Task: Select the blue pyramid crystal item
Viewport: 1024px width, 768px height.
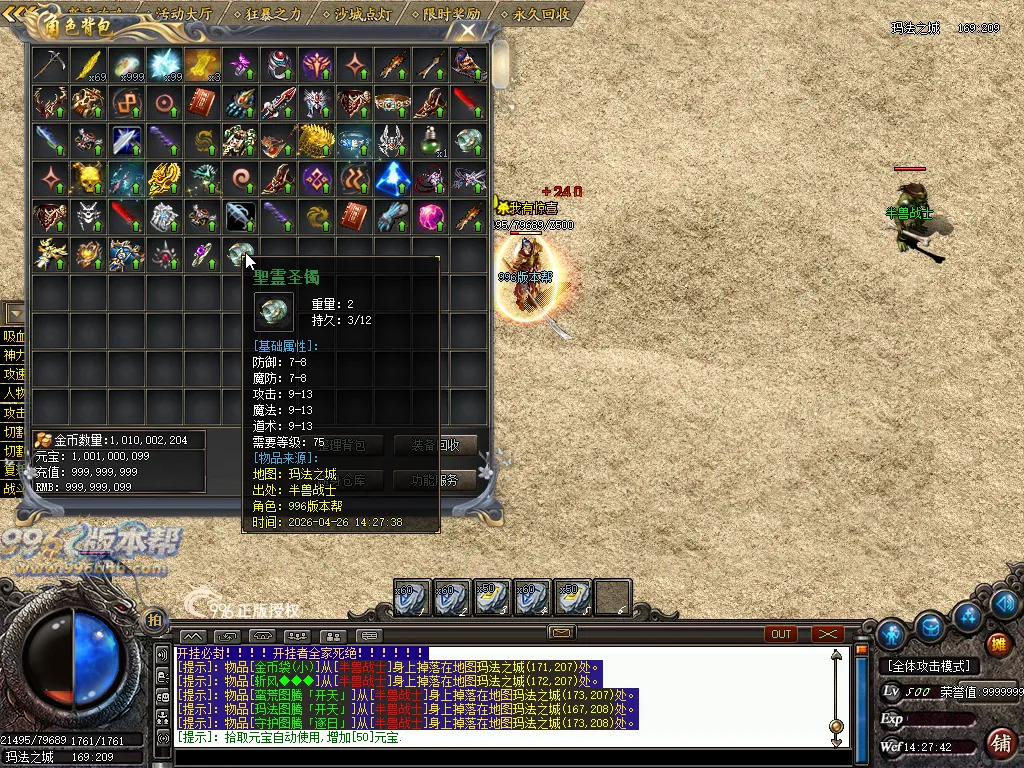Action: pos(393,179)
